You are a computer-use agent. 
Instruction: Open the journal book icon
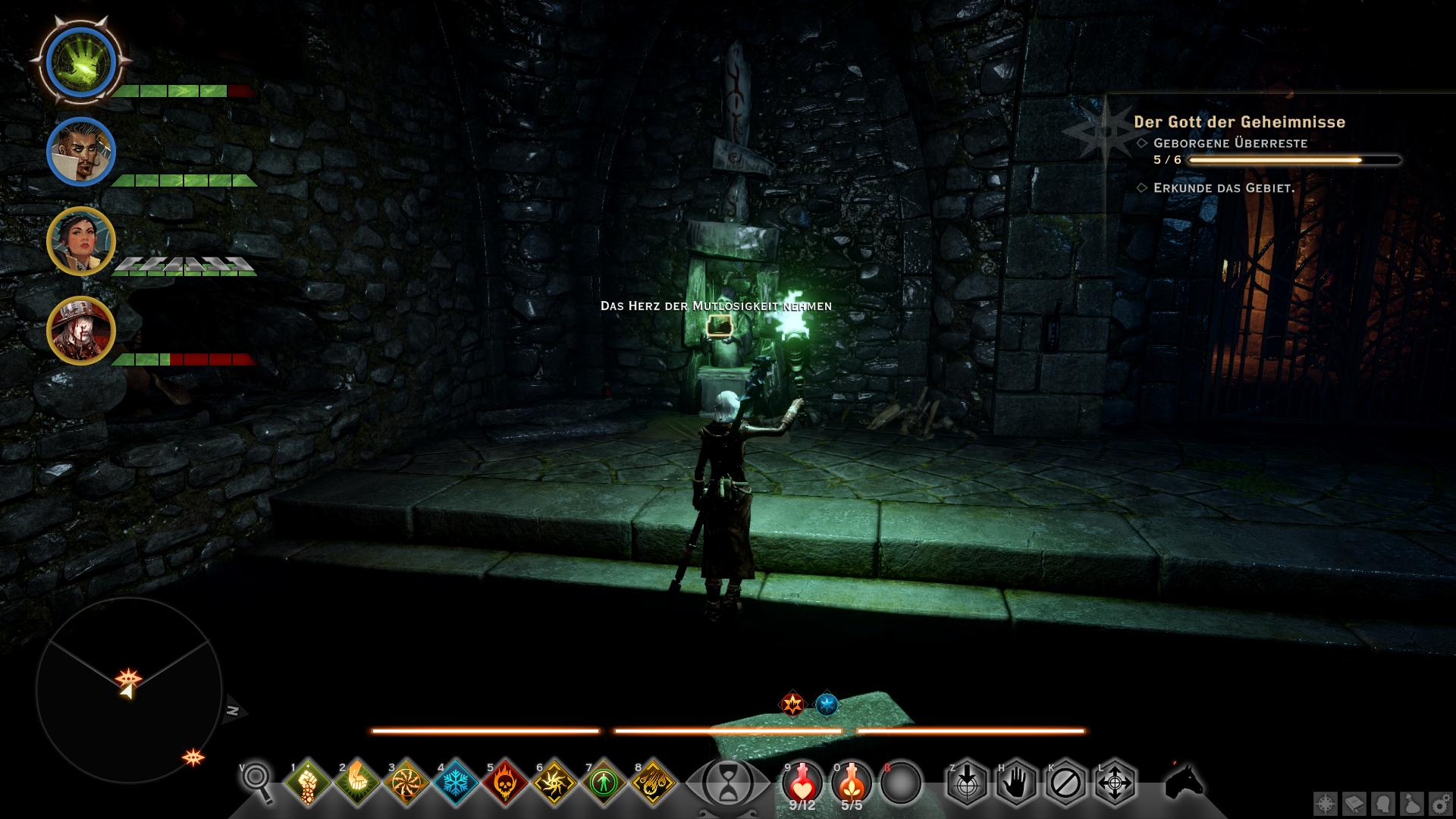click(1354, 804)
